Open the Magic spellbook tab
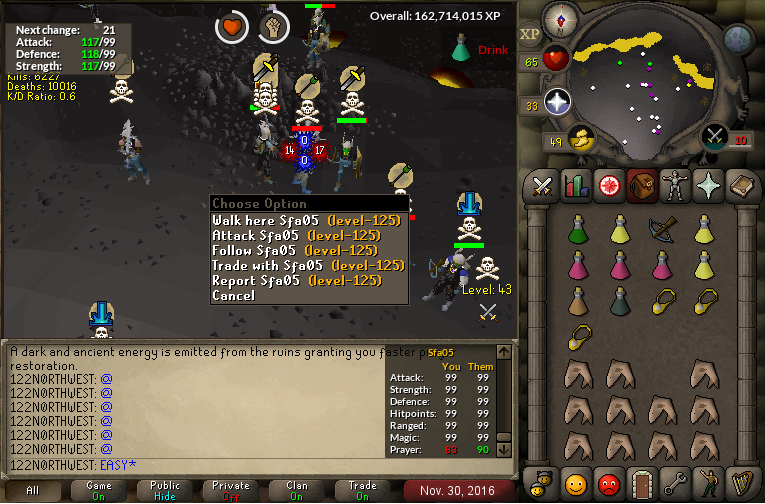This screenshot has height=504, width=765. pyautogui.click(x=740, y=186)
